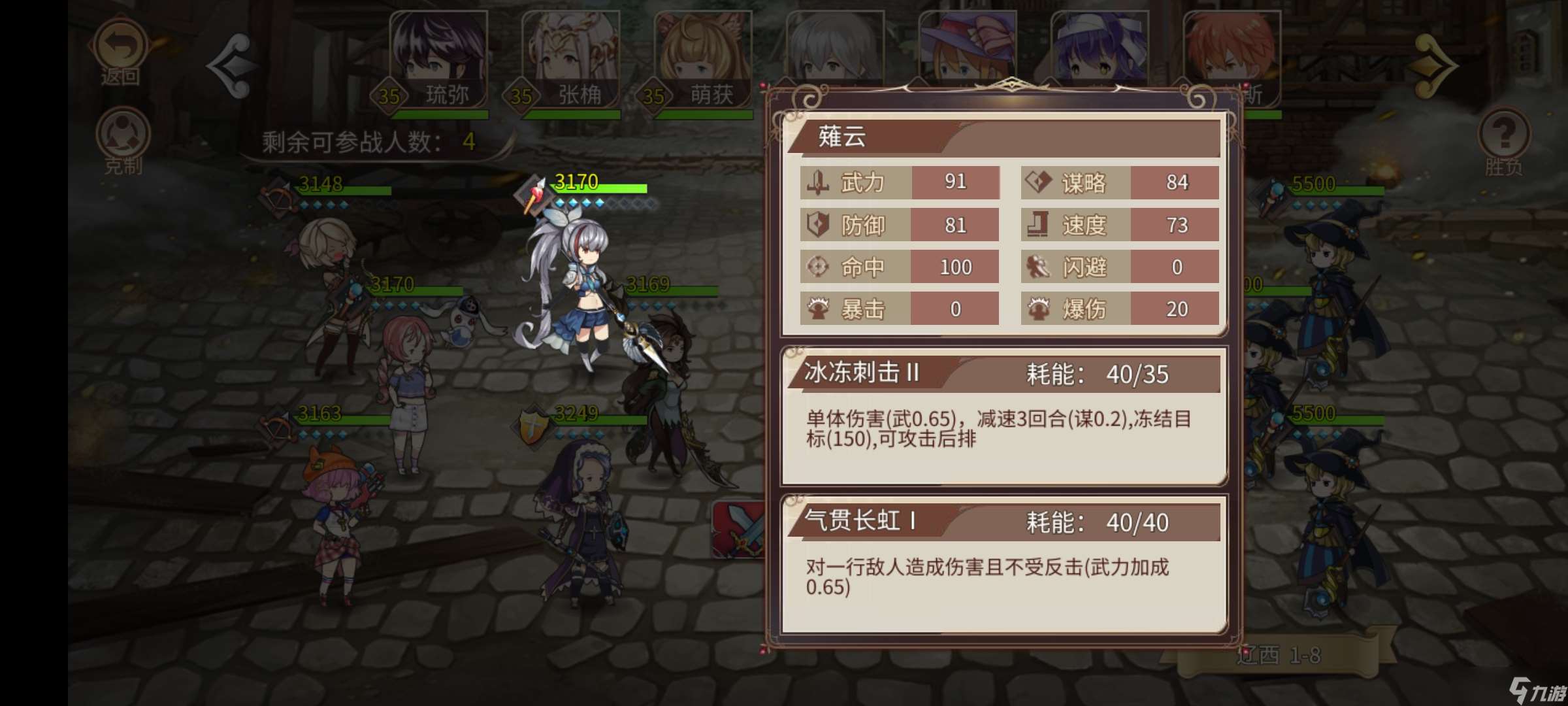This screenshot has height=706, width=1568.
Task: Click the 武力 sword stat icon
Action: coord(817,183)
